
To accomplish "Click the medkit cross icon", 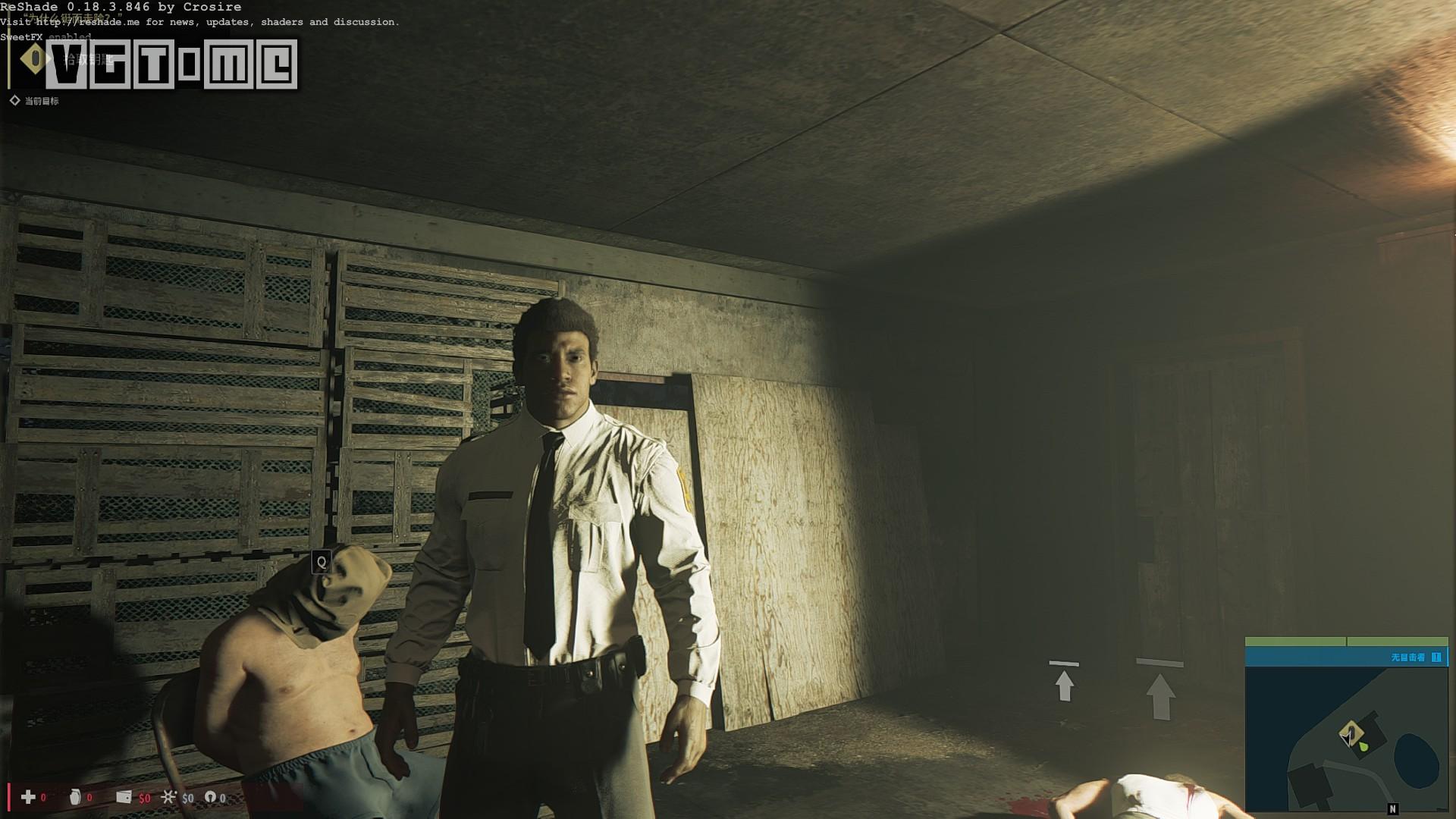I will tap(28, 797).
